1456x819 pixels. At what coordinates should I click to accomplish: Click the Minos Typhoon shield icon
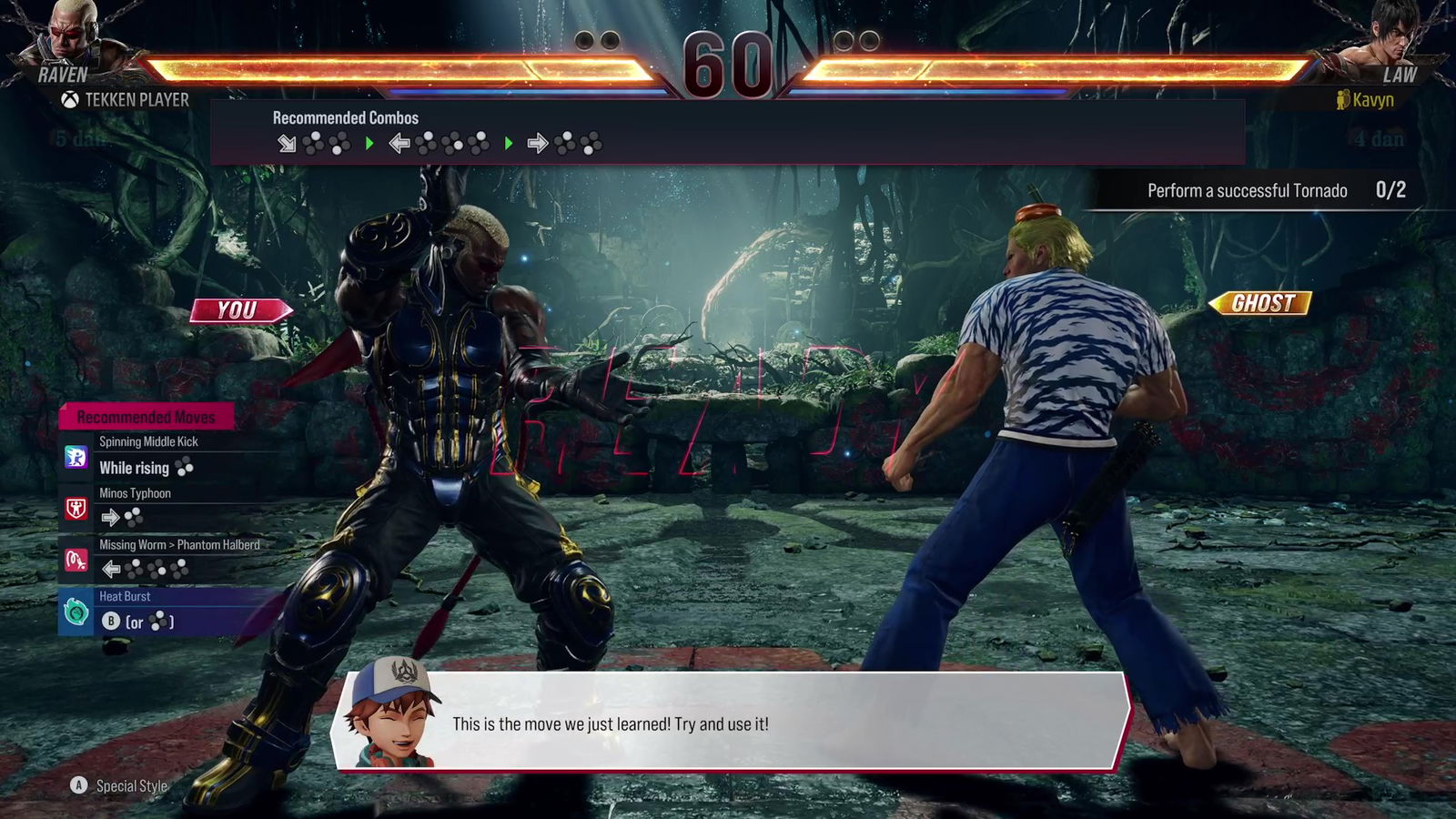pyautogui.click(x=76, y=508)
